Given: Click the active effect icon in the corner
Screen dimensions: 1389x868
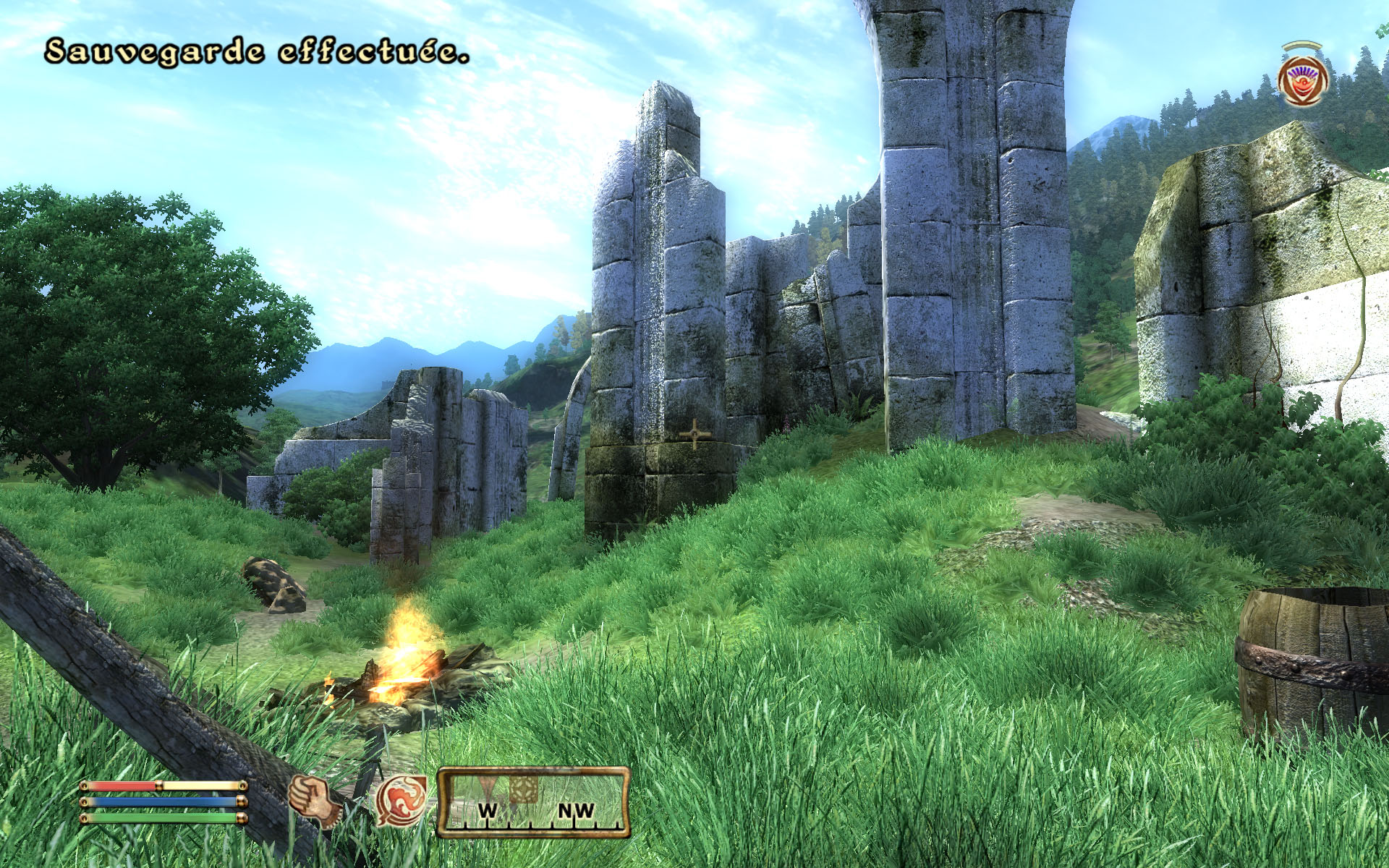Looking at the screenshot, I should (1303, 80).
